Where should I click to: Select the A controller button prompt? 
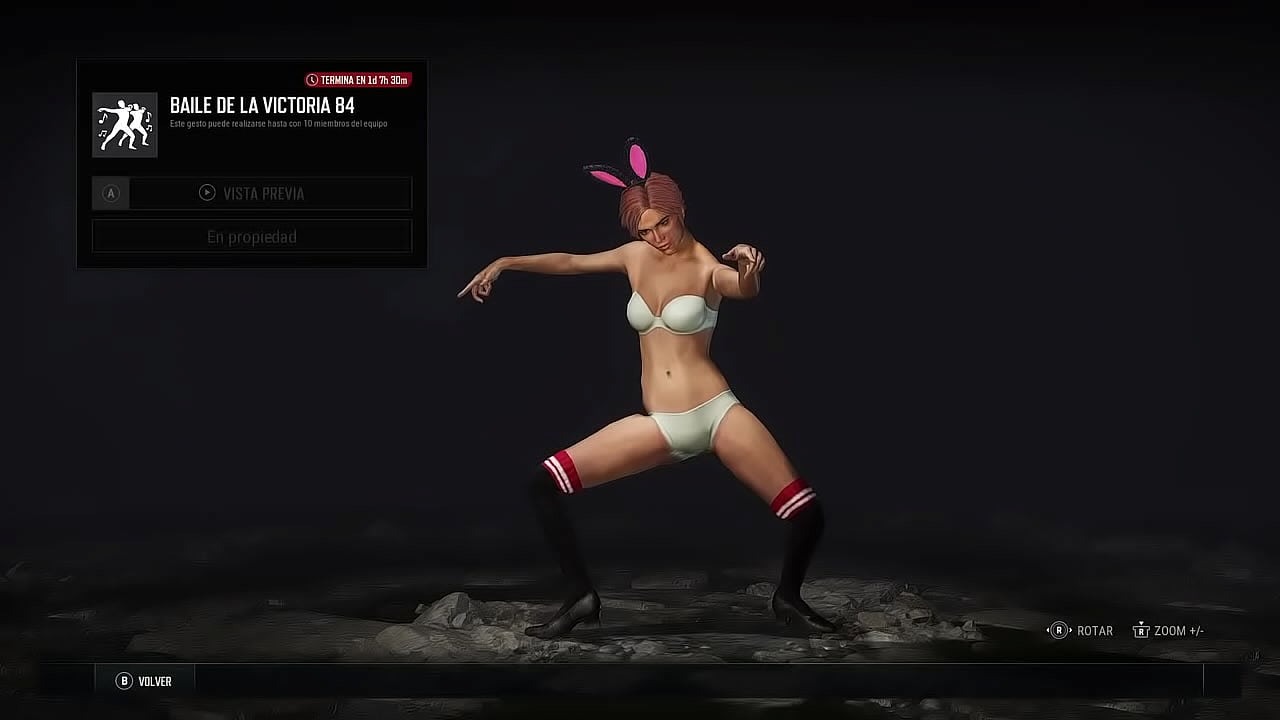tap(110, 193)
